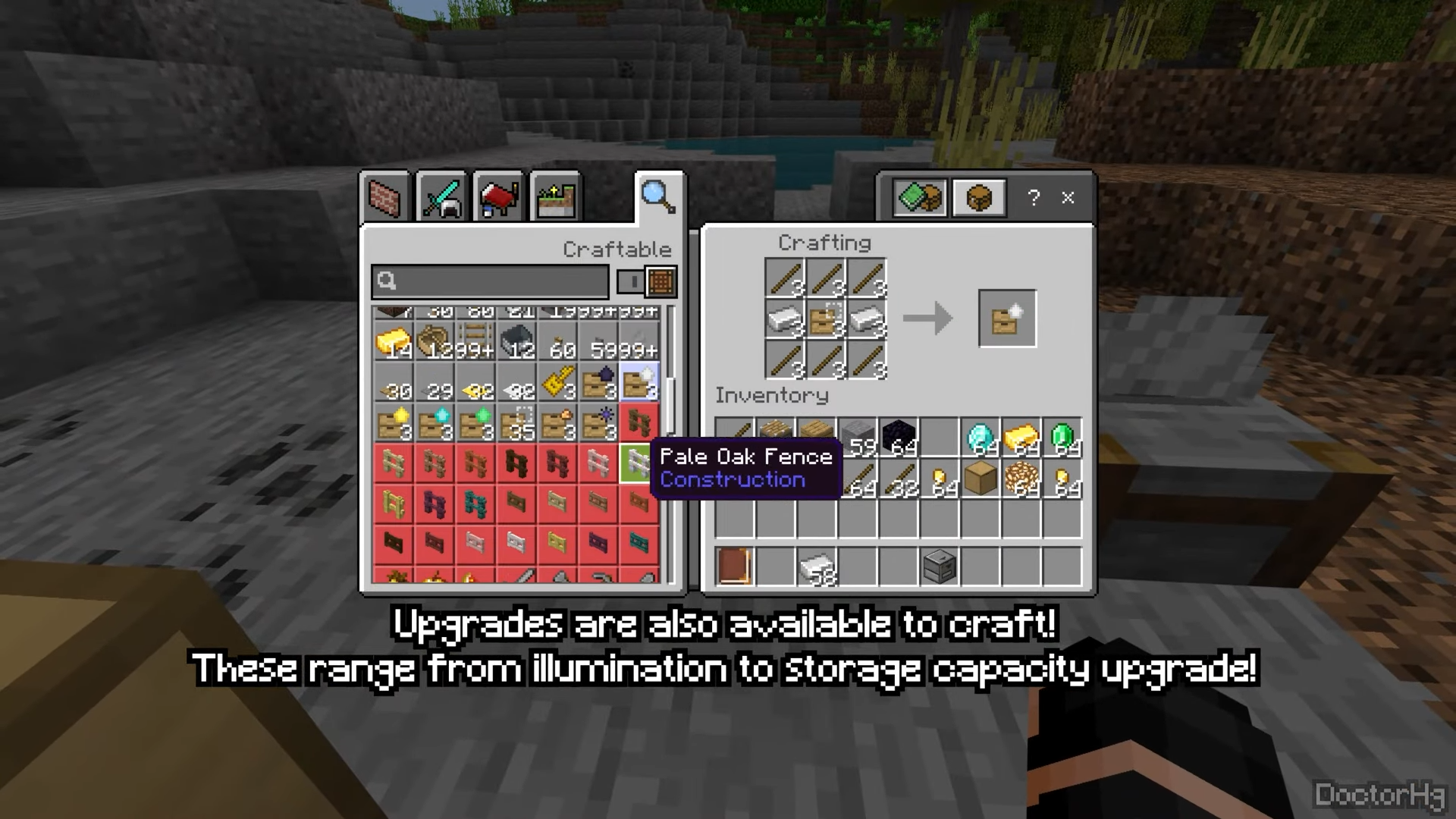Toggle the recipe book button

920,198
